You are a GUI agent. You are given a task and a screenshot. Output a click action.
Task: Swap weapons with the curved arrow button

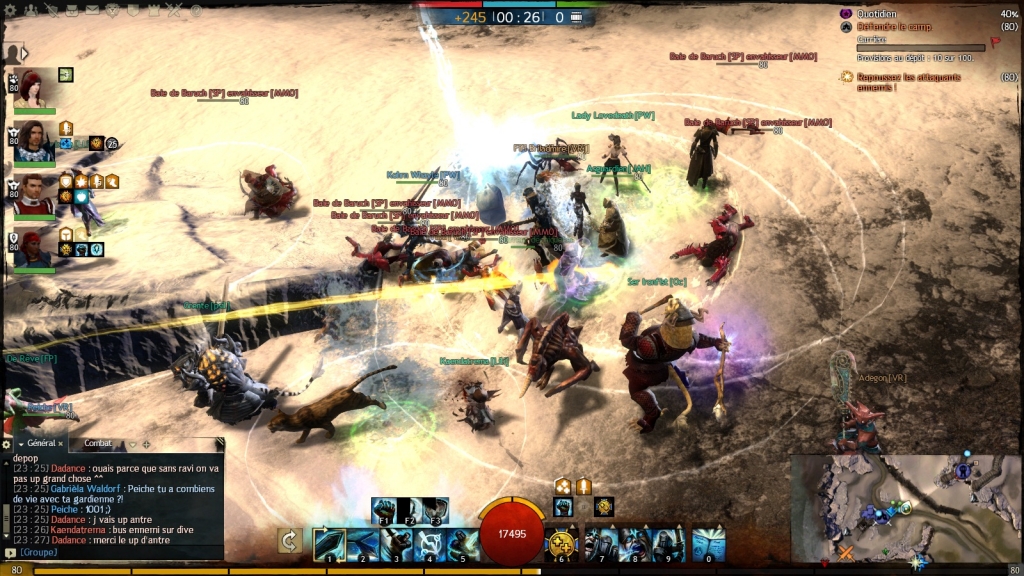[x=289, y=541]
